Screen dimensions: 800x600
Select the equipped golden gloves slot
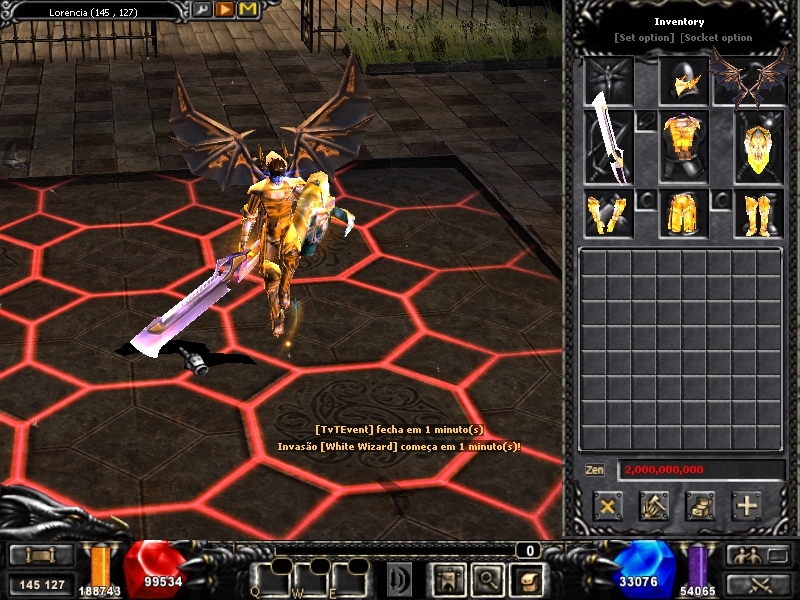coord(609,214)
